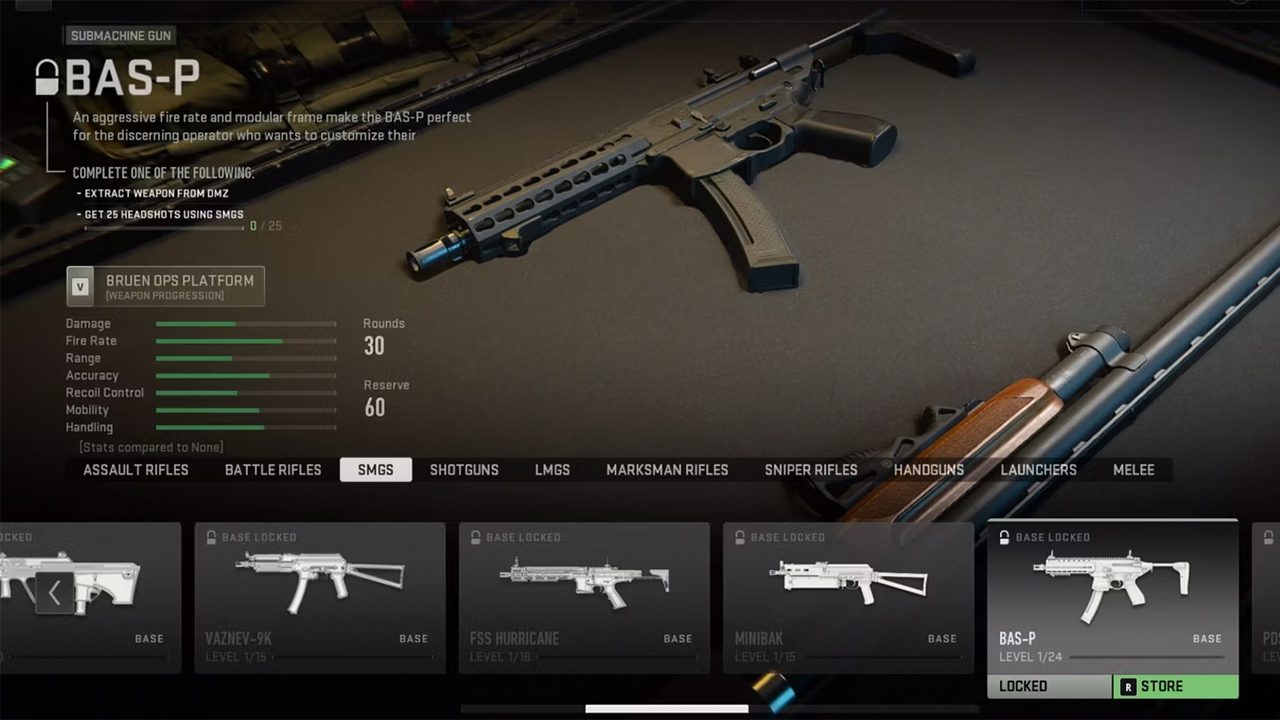Open Bruen Ops Platform weapon progression

coord(166,286)
